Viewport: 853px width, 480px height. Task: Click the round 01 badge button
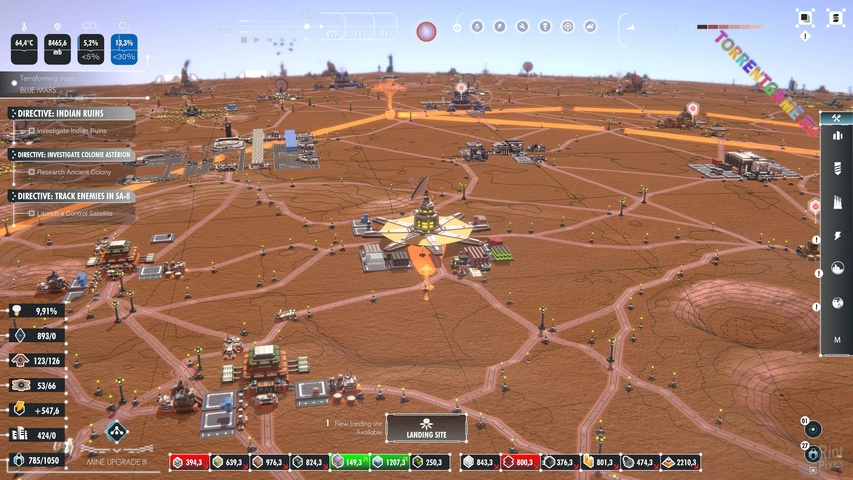(813, 429)
